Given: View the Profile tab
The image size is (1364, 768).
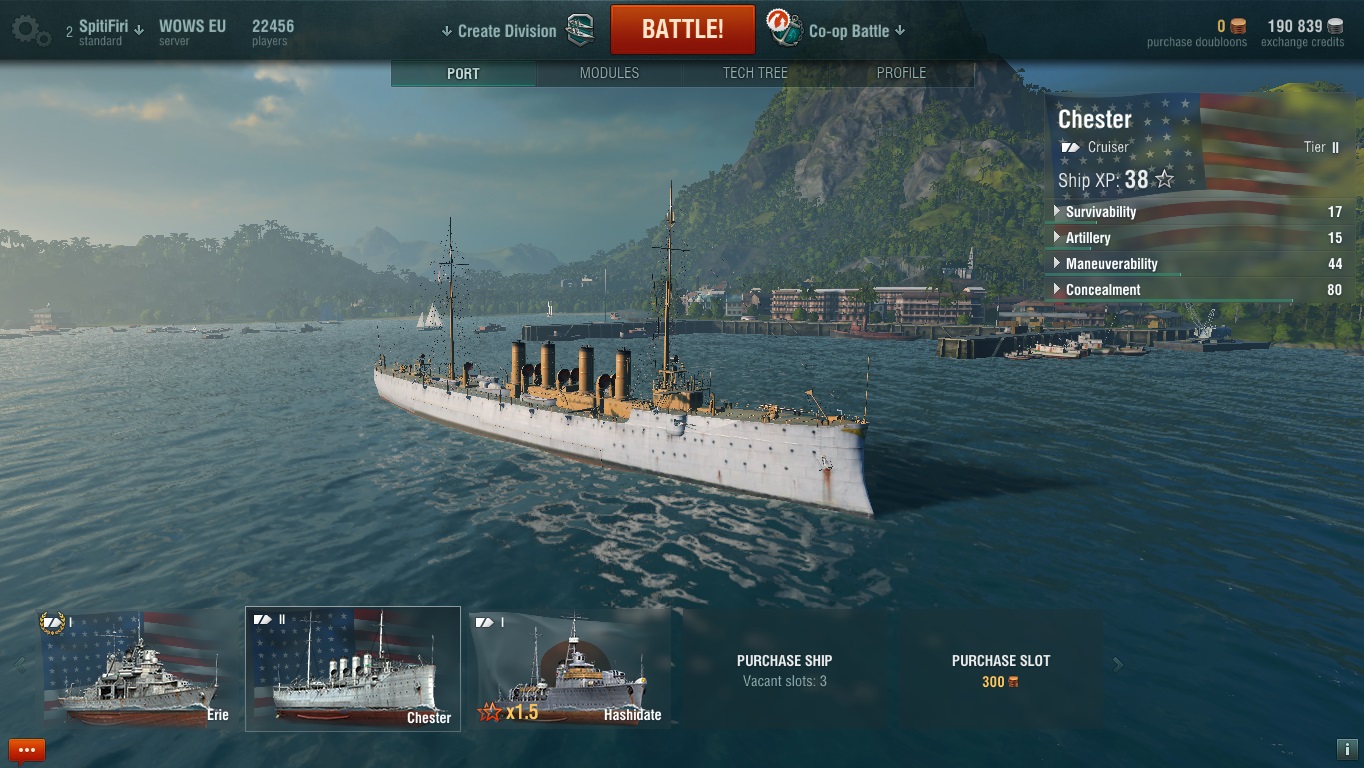Looking at the screenshot, I should 901,73.
